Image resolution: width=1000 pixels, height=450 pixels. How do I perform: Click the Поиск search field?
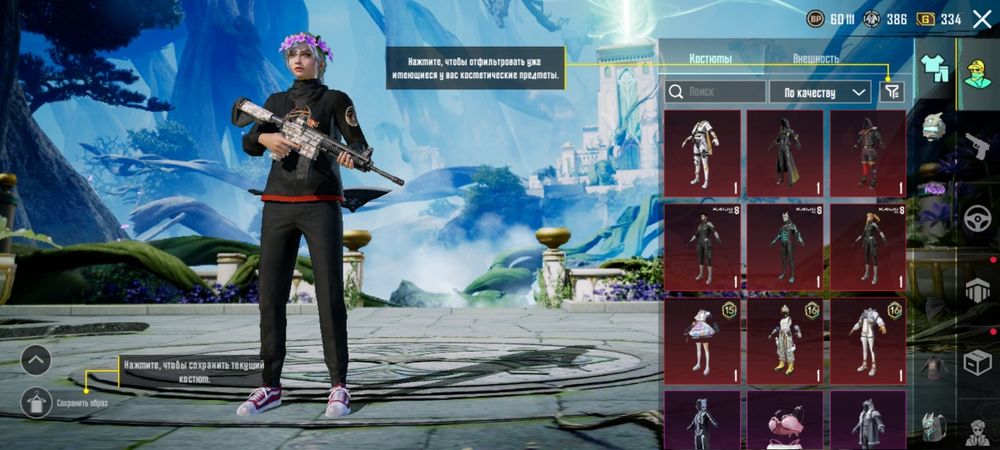(x=716, y=92)
